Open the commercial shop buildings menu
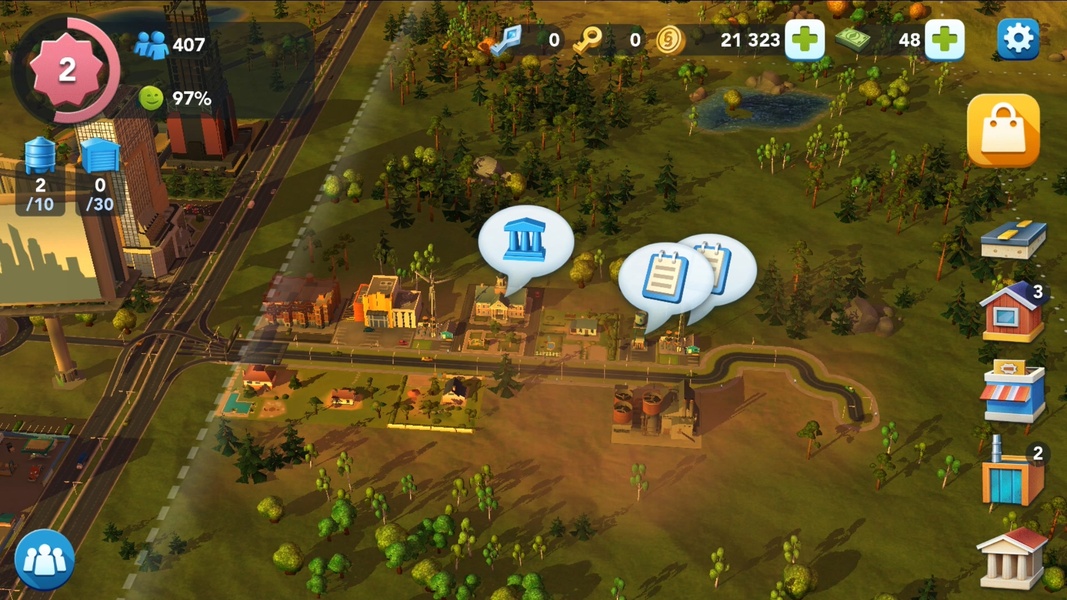This screenshot has height=600, width=1067. (1012, 394)
